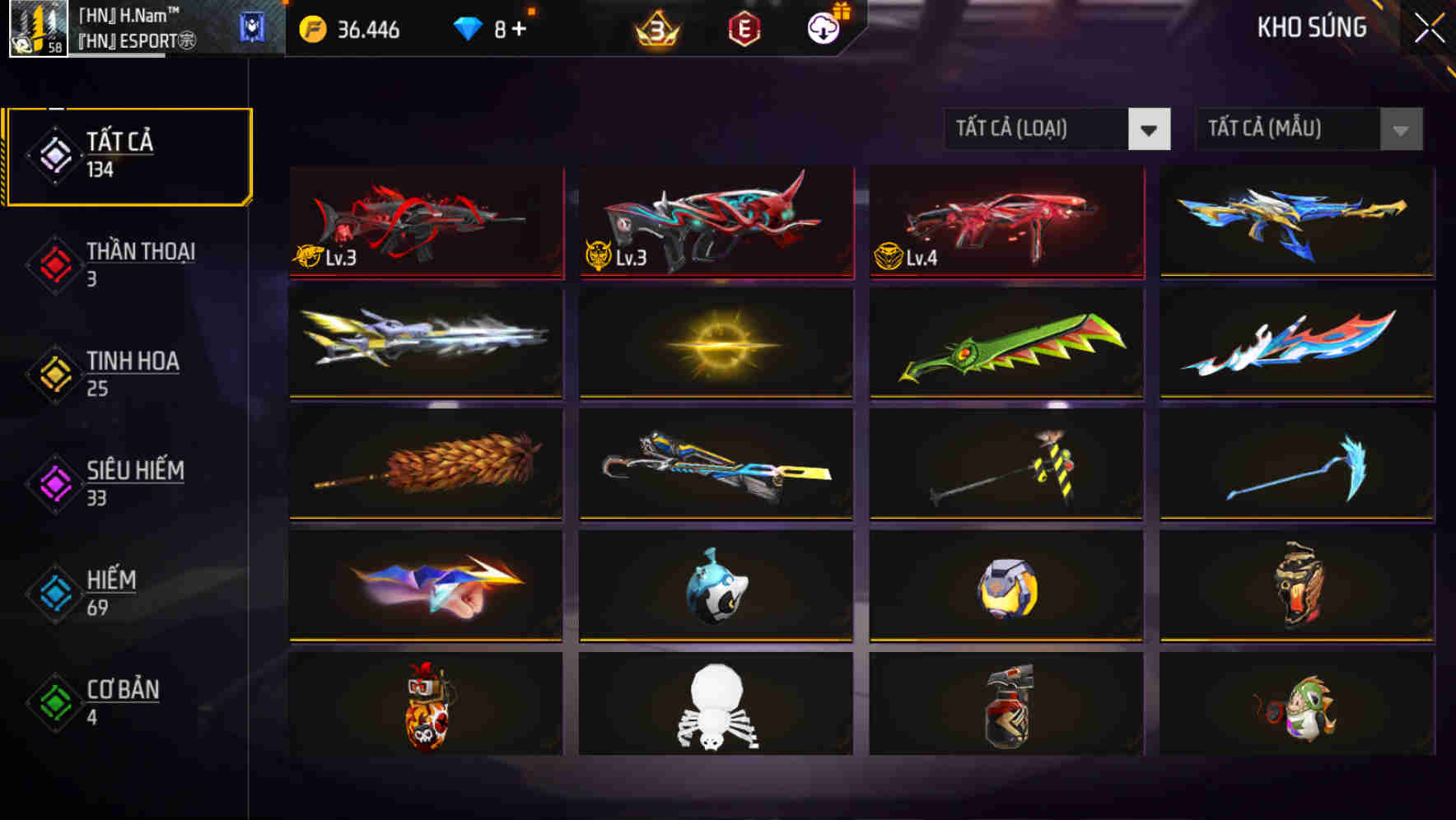The height and width of the screenshot is (820, 1456).
Task: Open the TẤT CẢ (LOẠI) filter dropdown
Action: (1057, 129)
